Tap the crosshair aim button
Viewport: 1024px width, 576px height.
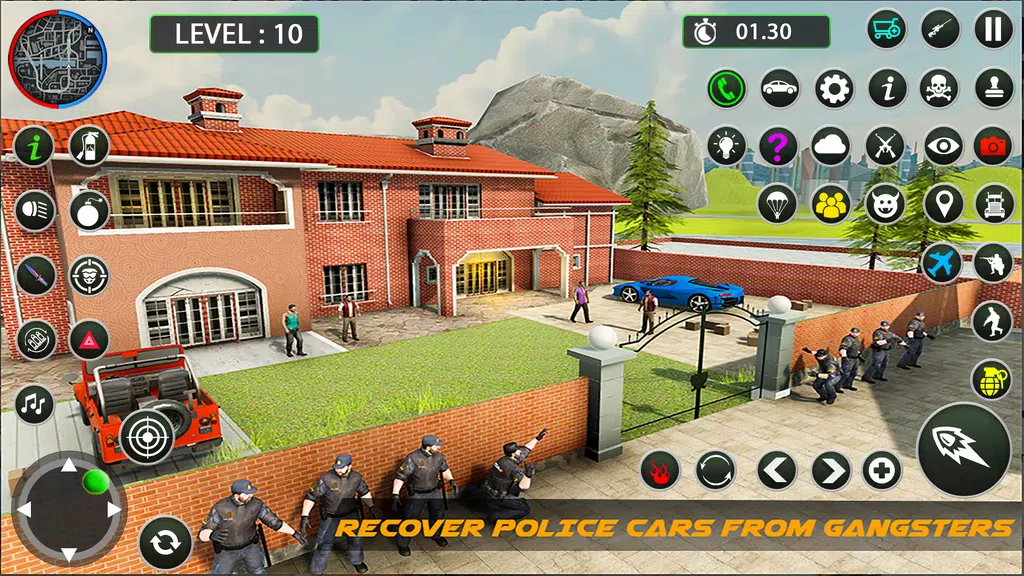[x=147, y=436]
